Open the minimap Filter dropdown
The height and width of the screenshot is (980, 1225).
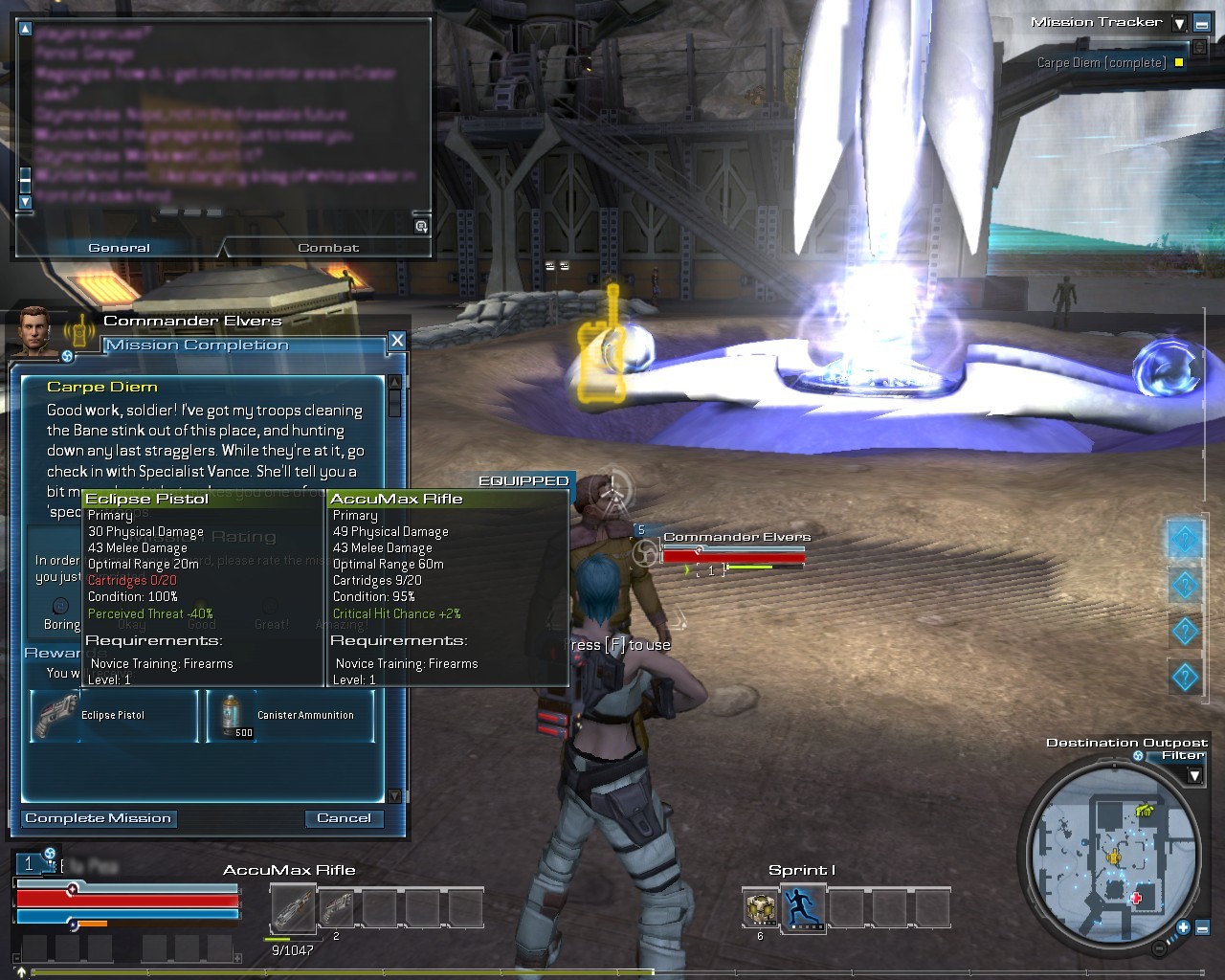click(x=1194, y=774)
